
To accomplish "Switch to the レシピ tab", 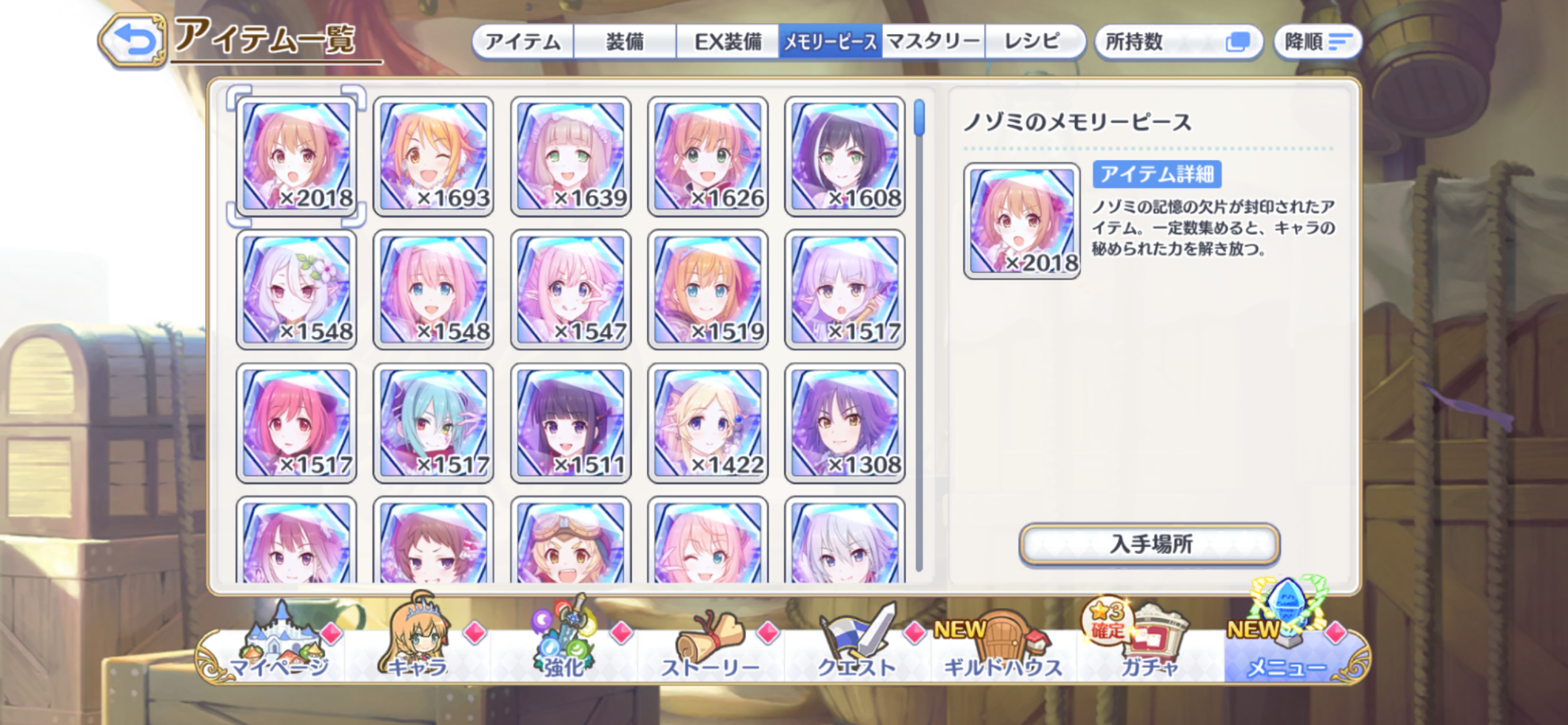I will [1032, 41].
